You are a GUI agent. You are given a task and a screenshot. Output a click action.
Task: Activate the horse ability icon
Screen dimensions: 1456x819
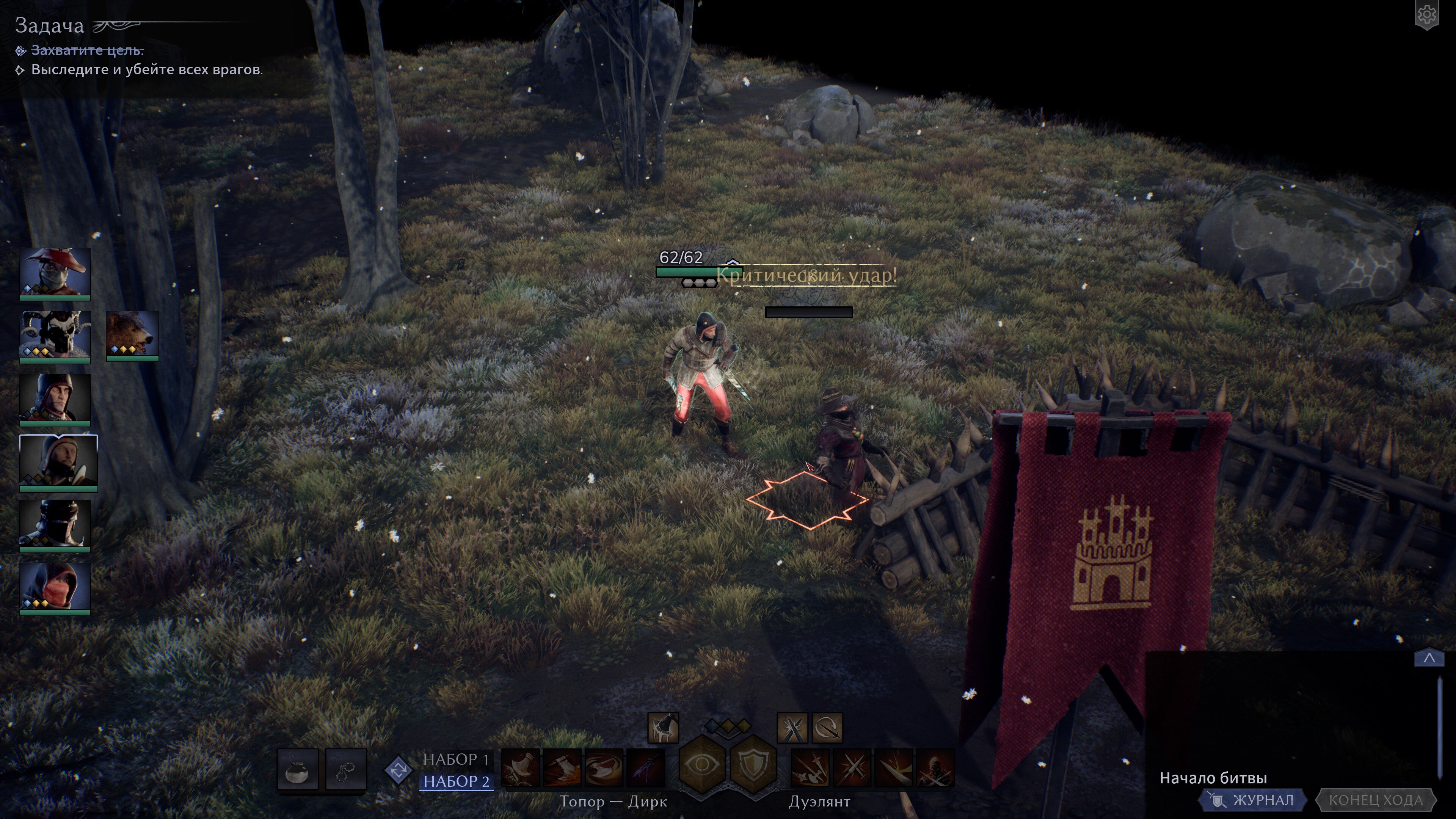662,728
